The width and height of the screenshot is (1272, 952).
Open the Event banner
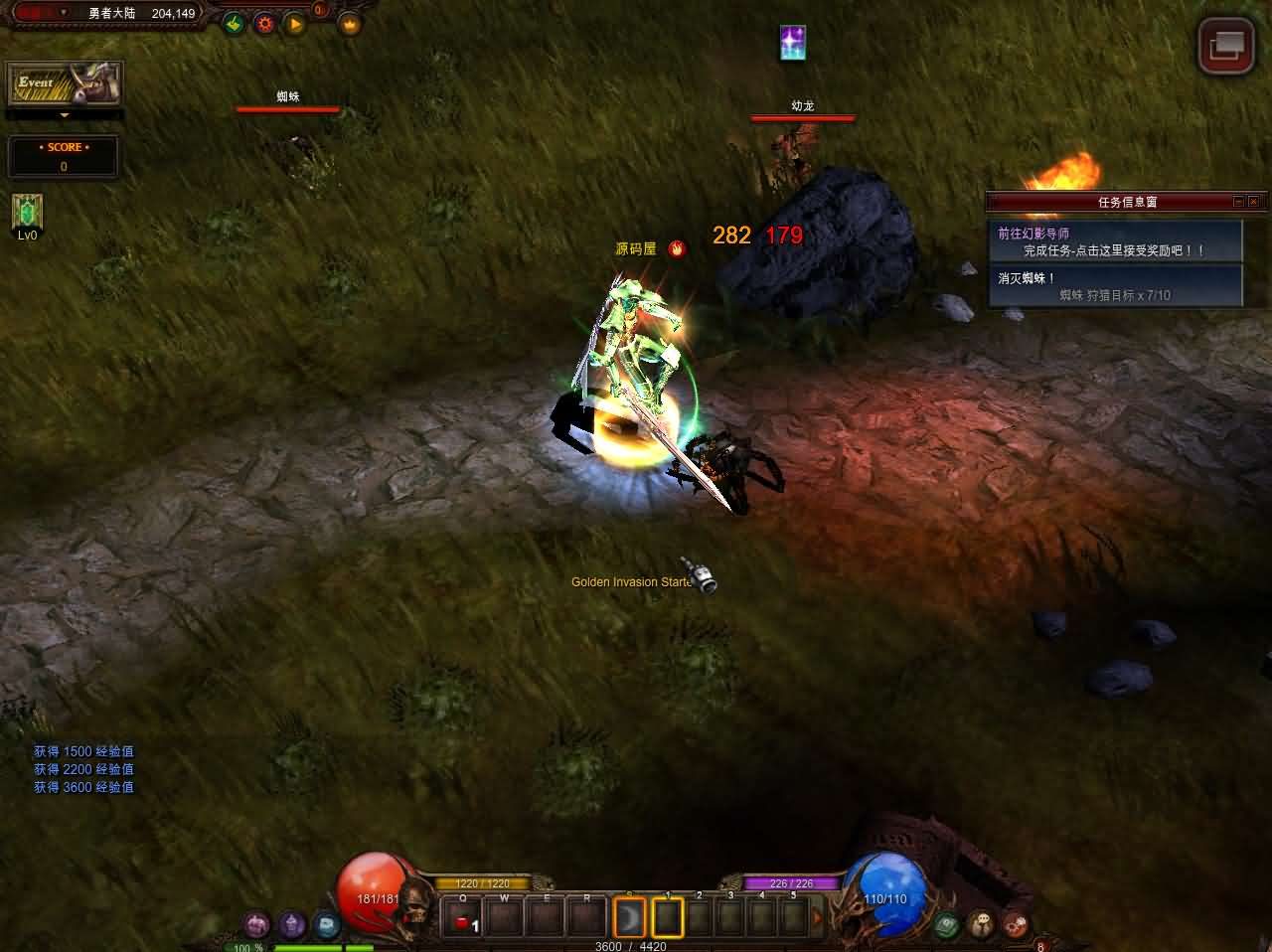click(65, 83)
